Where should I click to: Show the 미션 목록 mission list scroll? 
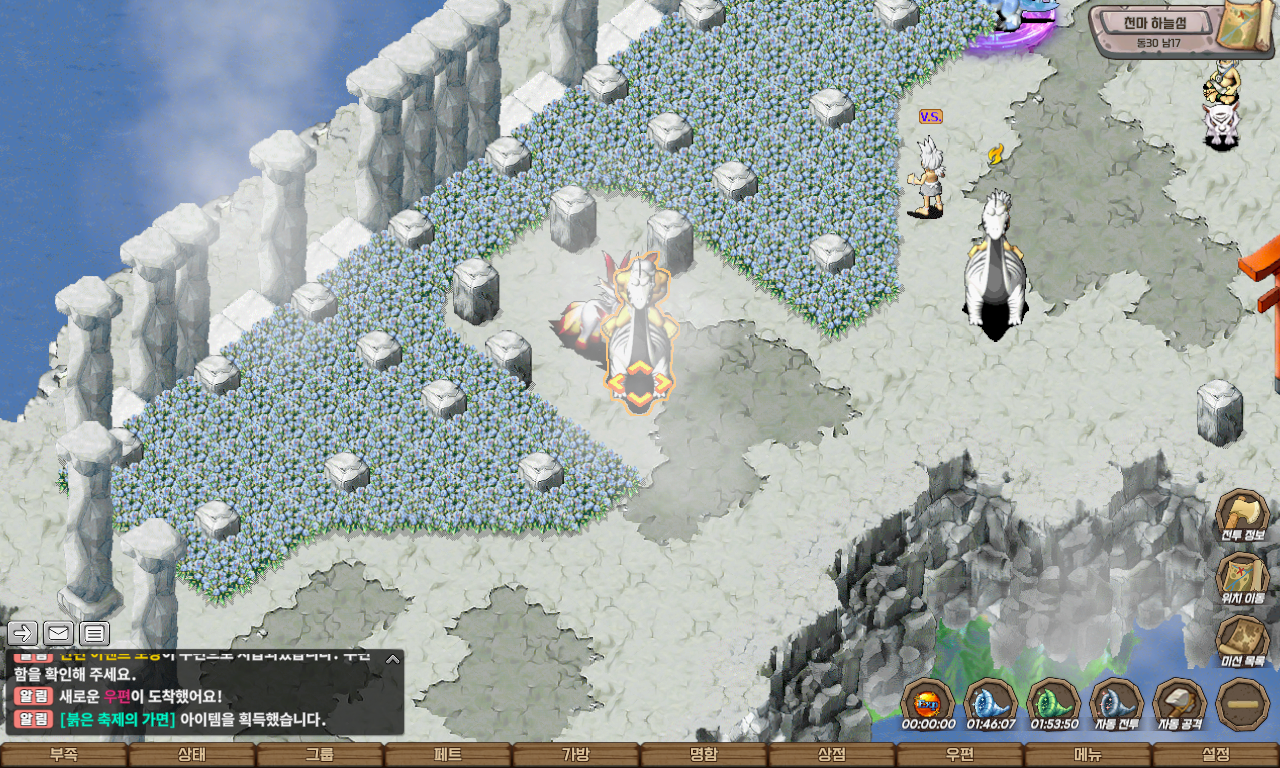(1242, 640)
